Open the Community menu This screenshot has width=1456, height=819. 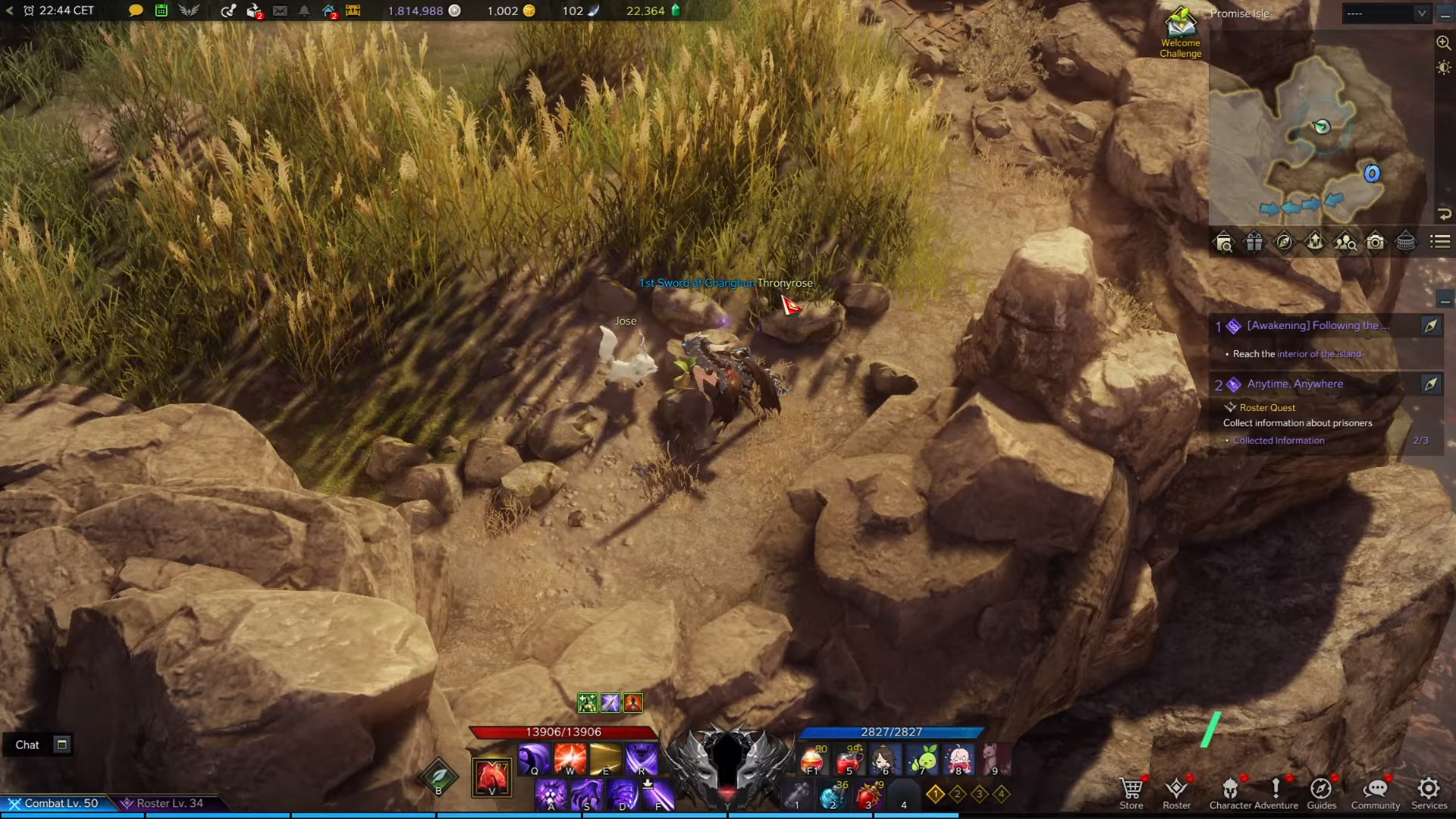(x=1375, y=792)
